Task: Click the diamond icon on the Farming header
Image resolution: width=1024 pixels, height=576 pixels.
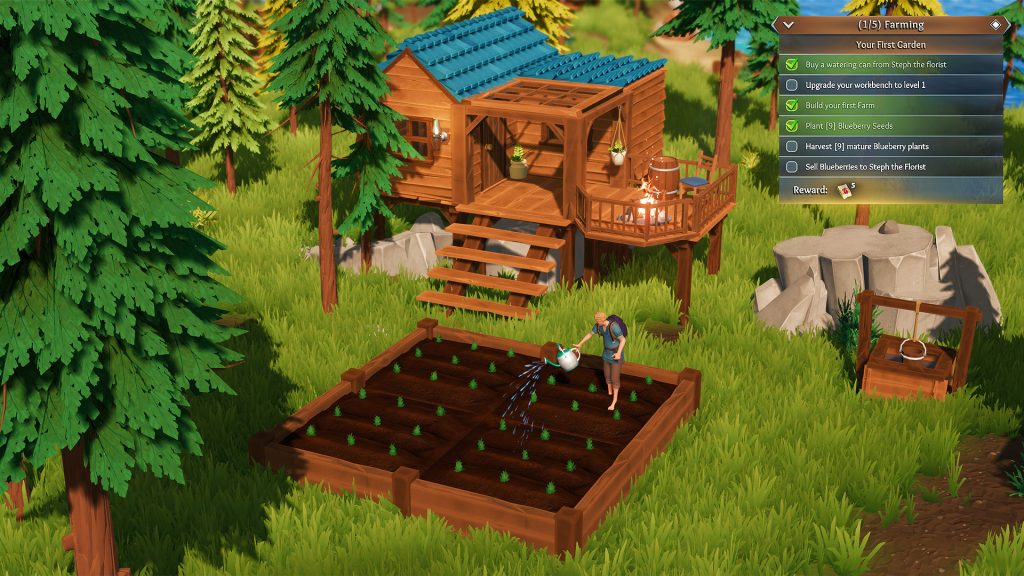Action: coord(996,24)
